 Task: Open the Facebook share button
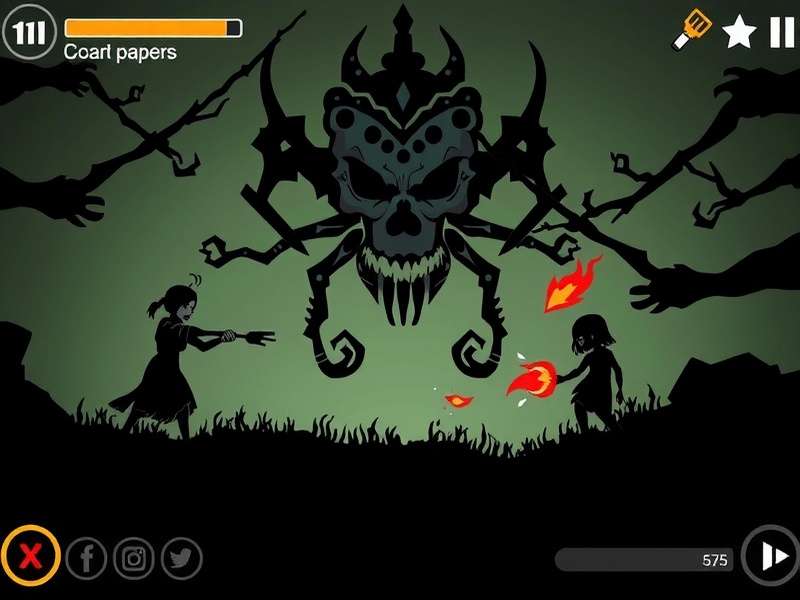pos(87,559)
